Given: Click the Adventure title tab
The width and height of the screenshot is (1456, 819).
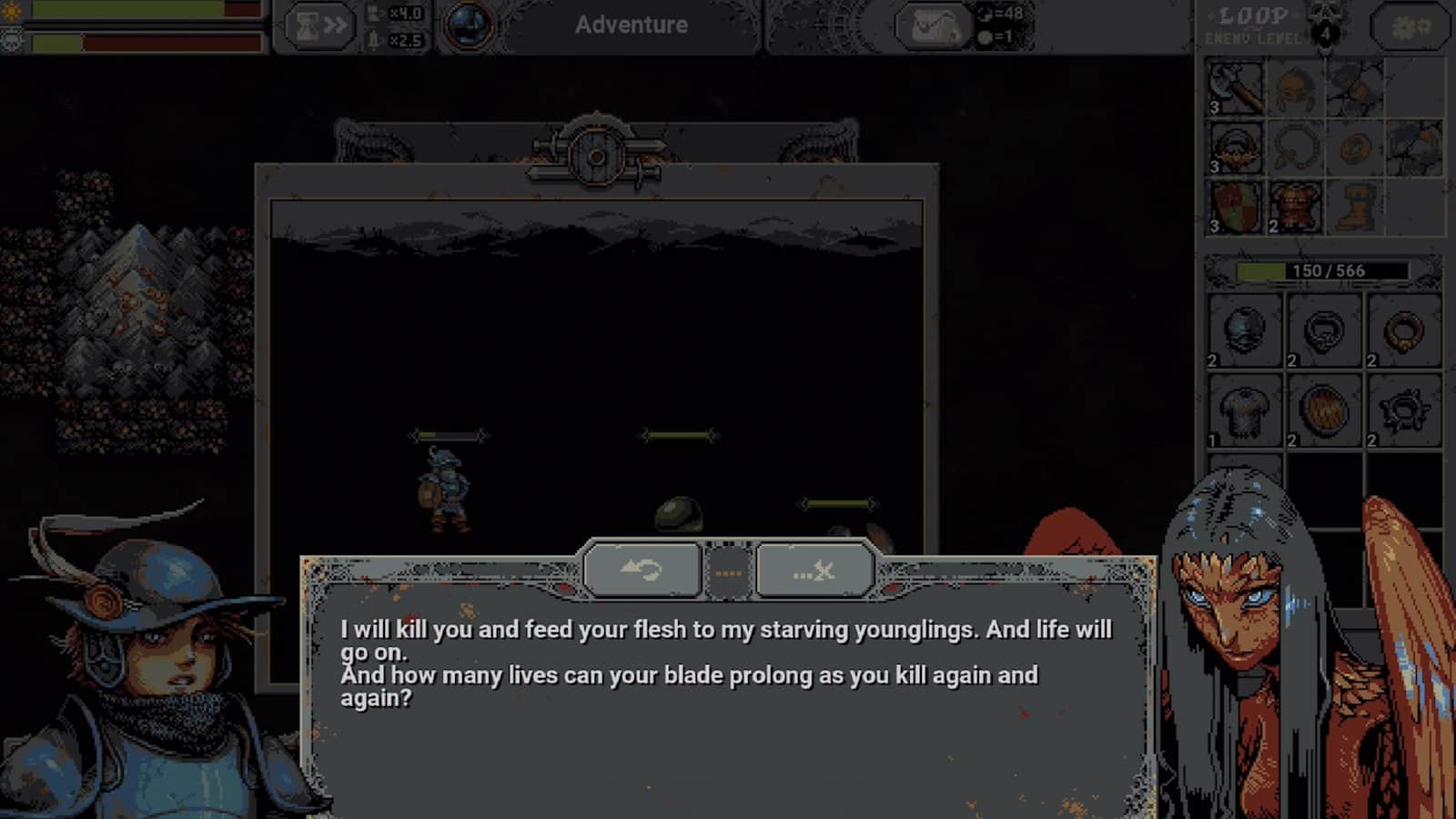Looking at the screenshot, I should (632, 25).
